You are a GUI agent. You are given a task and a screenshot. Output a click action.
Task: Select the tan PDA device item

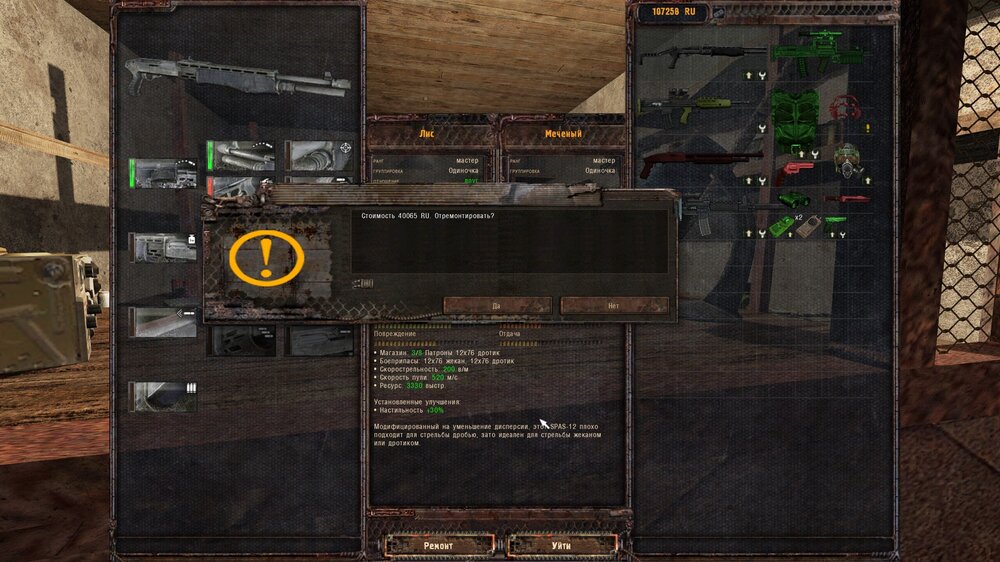pyautogui.click(x=808, y=225)
